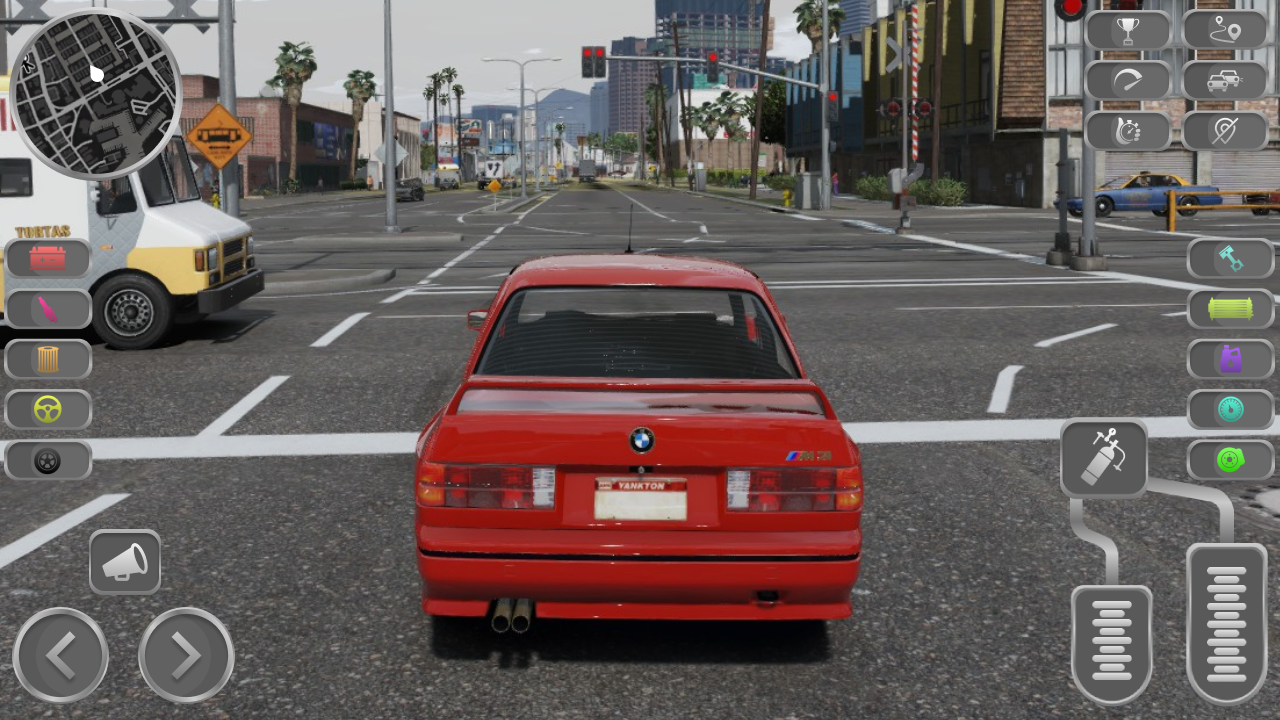This screenshot has width=1280, height=720.
Task: Open the route waypoint navigation icon
Action: tap(1227, 29)
